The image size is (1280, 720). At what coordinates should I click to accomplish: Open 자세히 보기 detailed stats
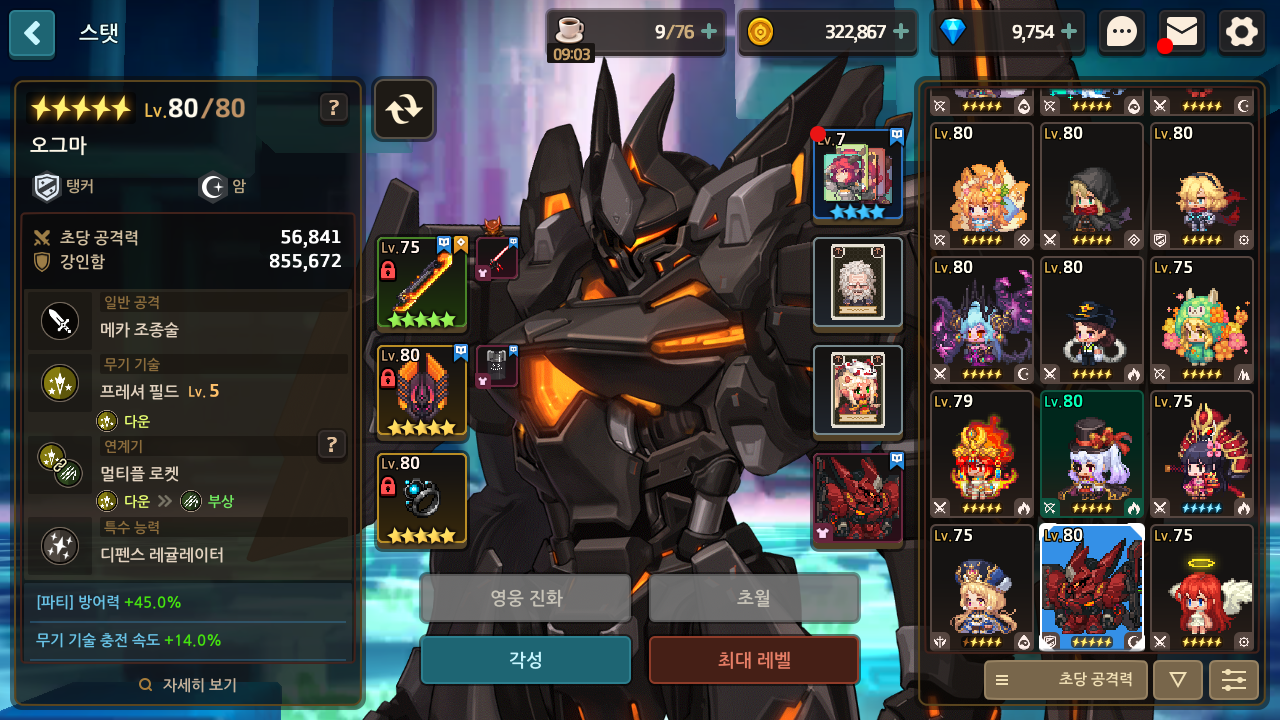[x=188, y=685]
